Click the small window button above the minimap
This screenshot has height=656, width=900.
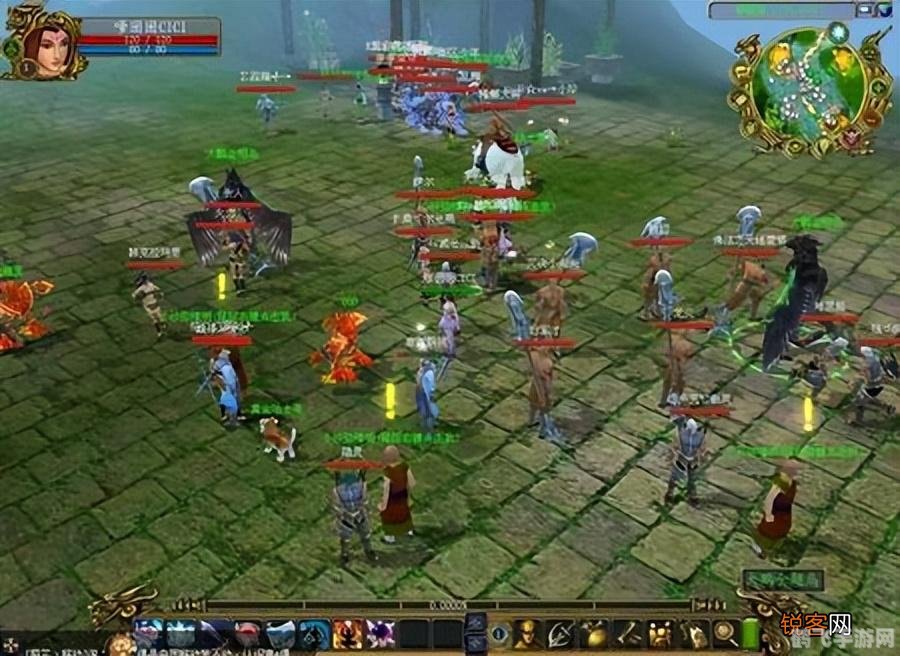865,11
